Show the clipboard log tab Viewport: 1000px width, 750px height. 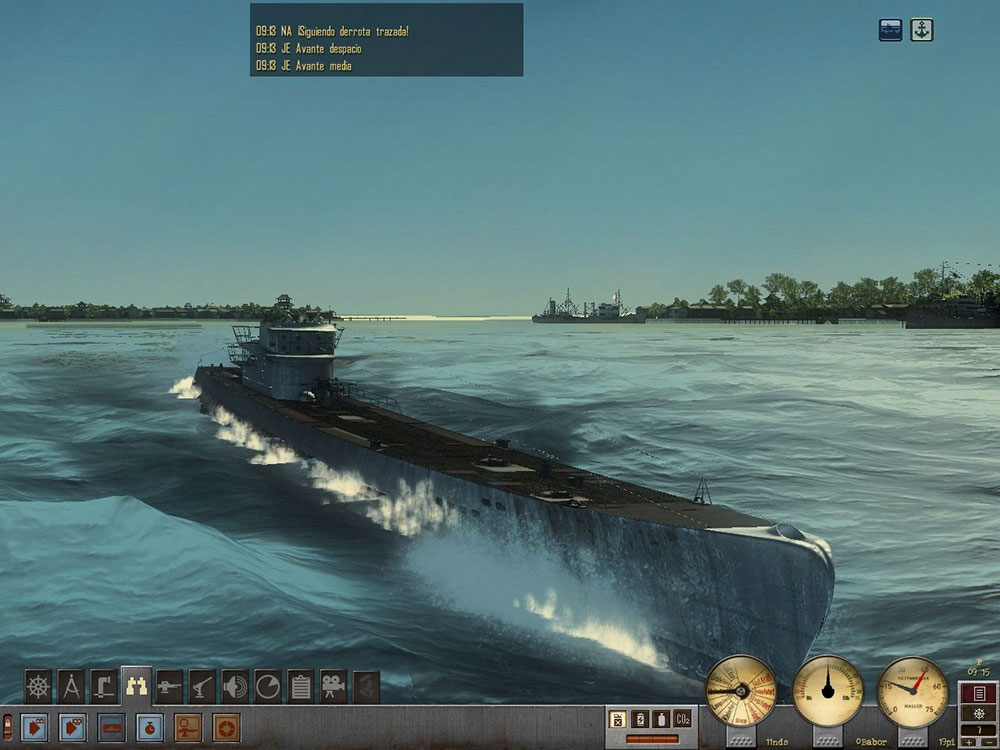(300, 687)
